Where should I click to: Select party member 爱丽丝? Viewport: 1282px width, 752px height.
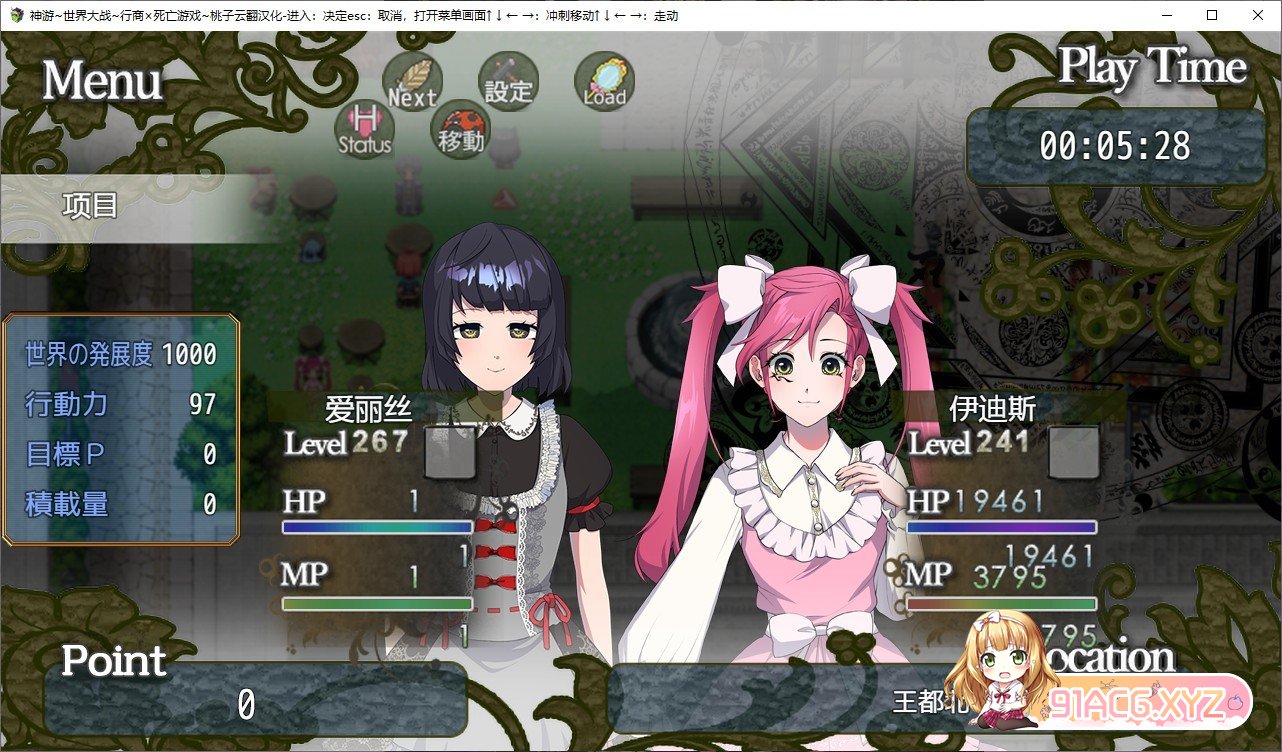click(369, 409)
